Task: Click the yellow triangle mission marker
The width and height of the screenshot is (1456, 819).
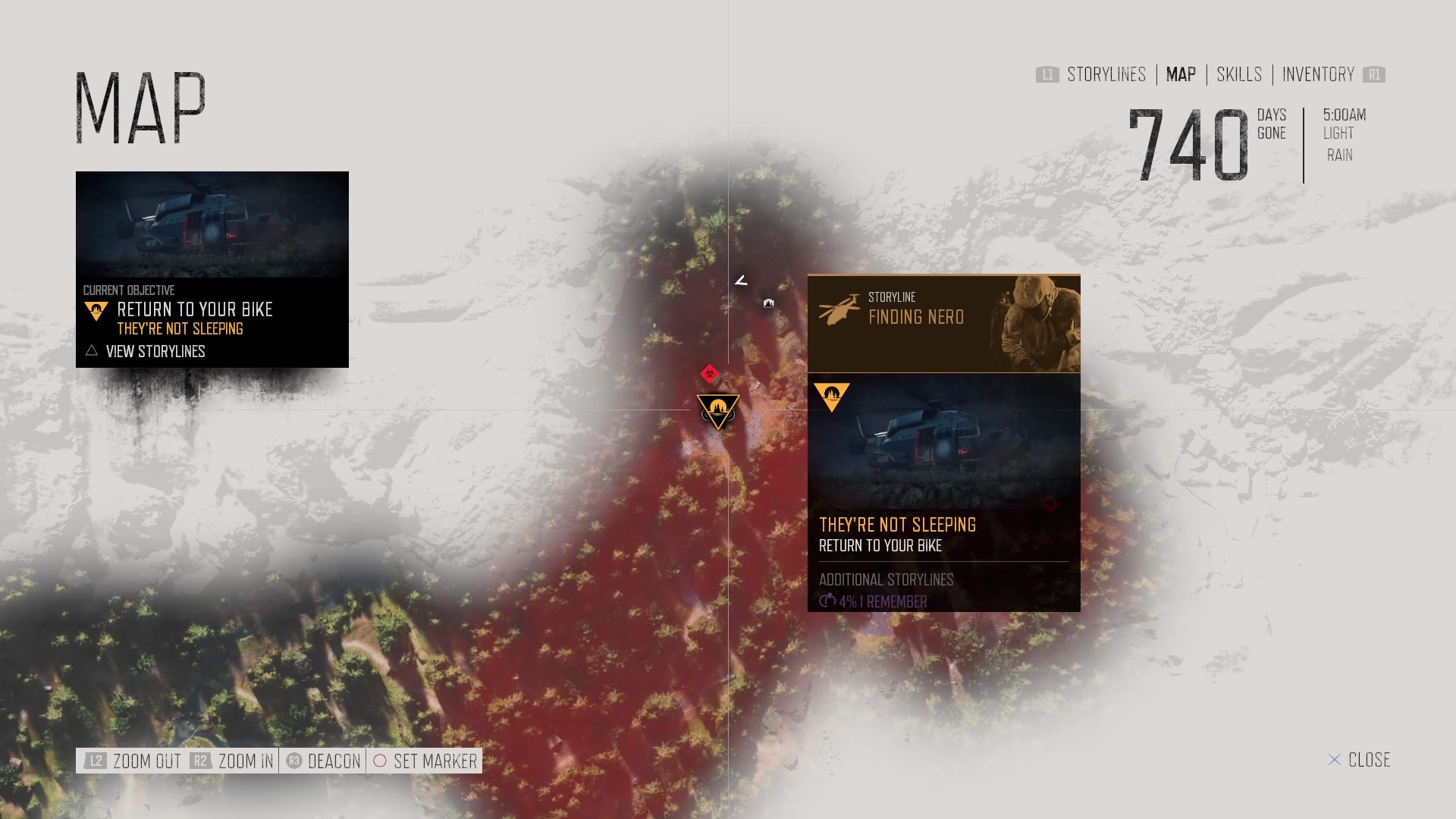Action: (x=717, y=410)
